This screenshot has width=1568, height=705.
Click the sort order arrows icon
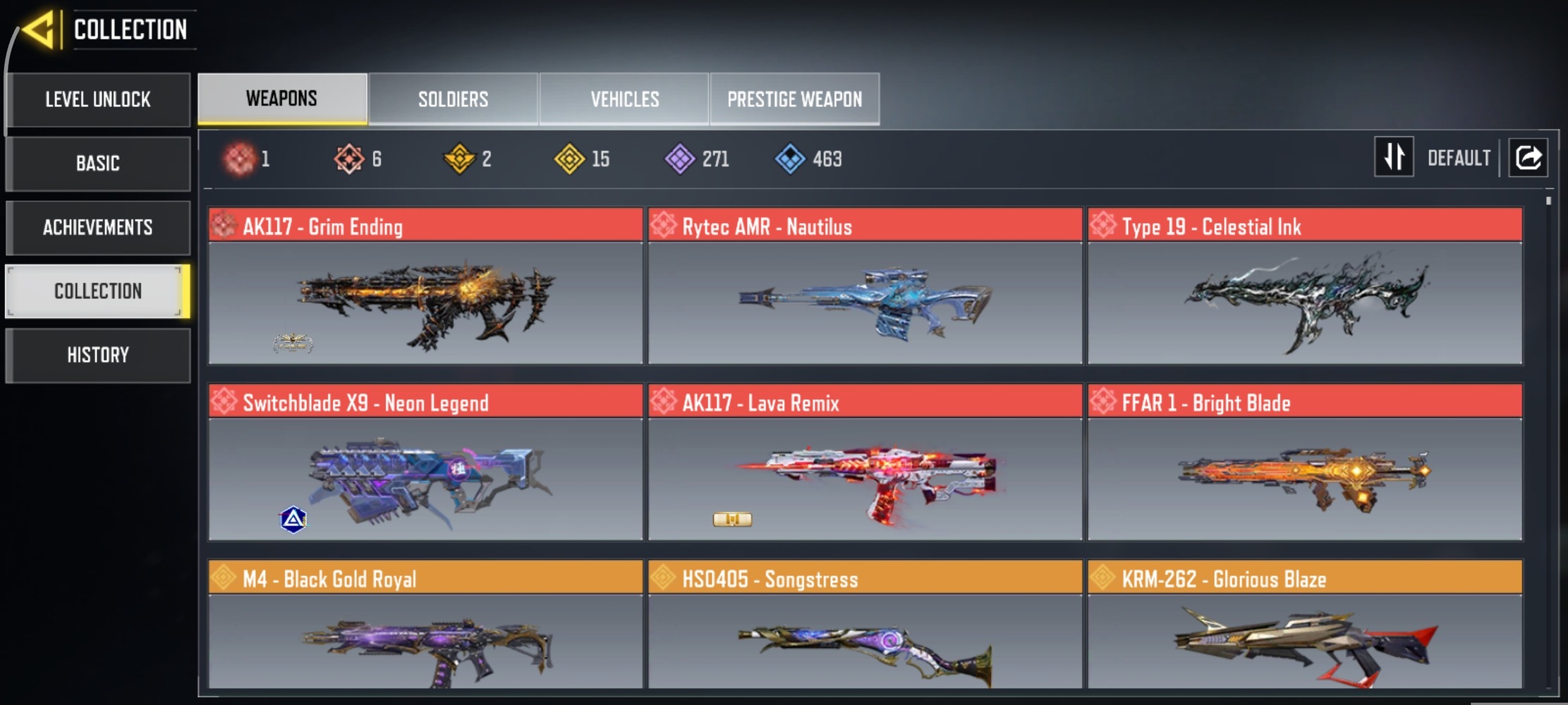(1394, 157)
